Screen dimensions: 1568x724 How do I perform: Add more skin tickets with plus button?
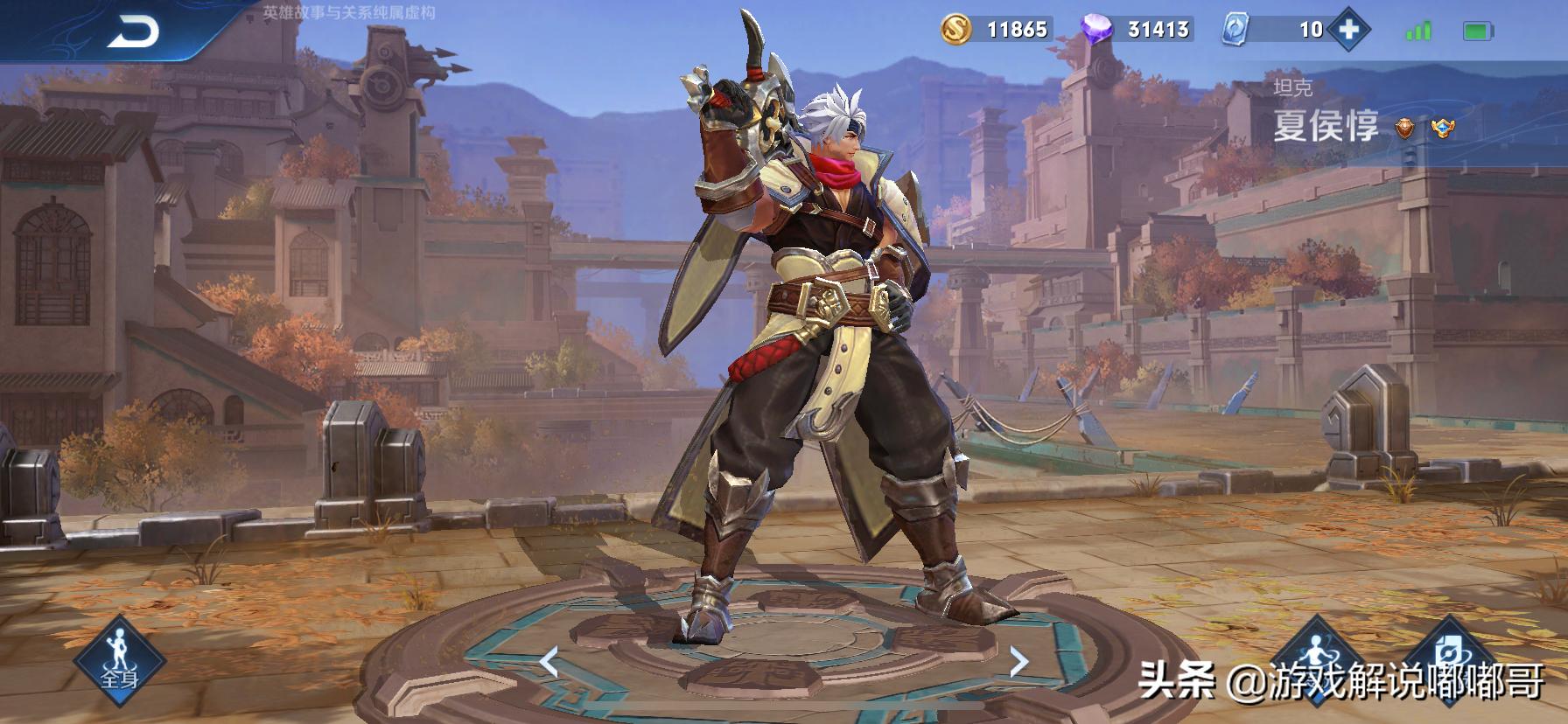(1348, 30)
